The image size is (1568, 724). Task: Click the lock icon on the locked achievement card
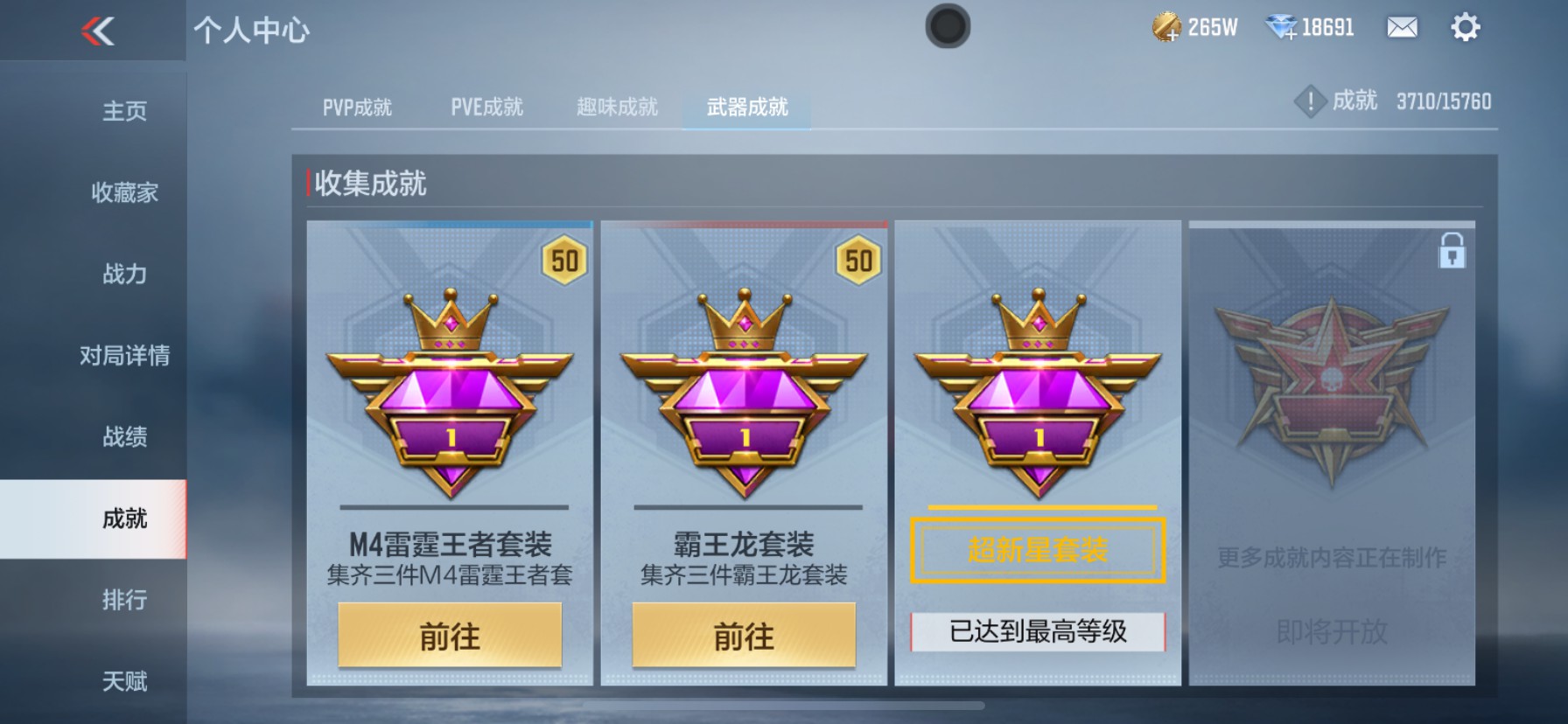(1451, 250)
